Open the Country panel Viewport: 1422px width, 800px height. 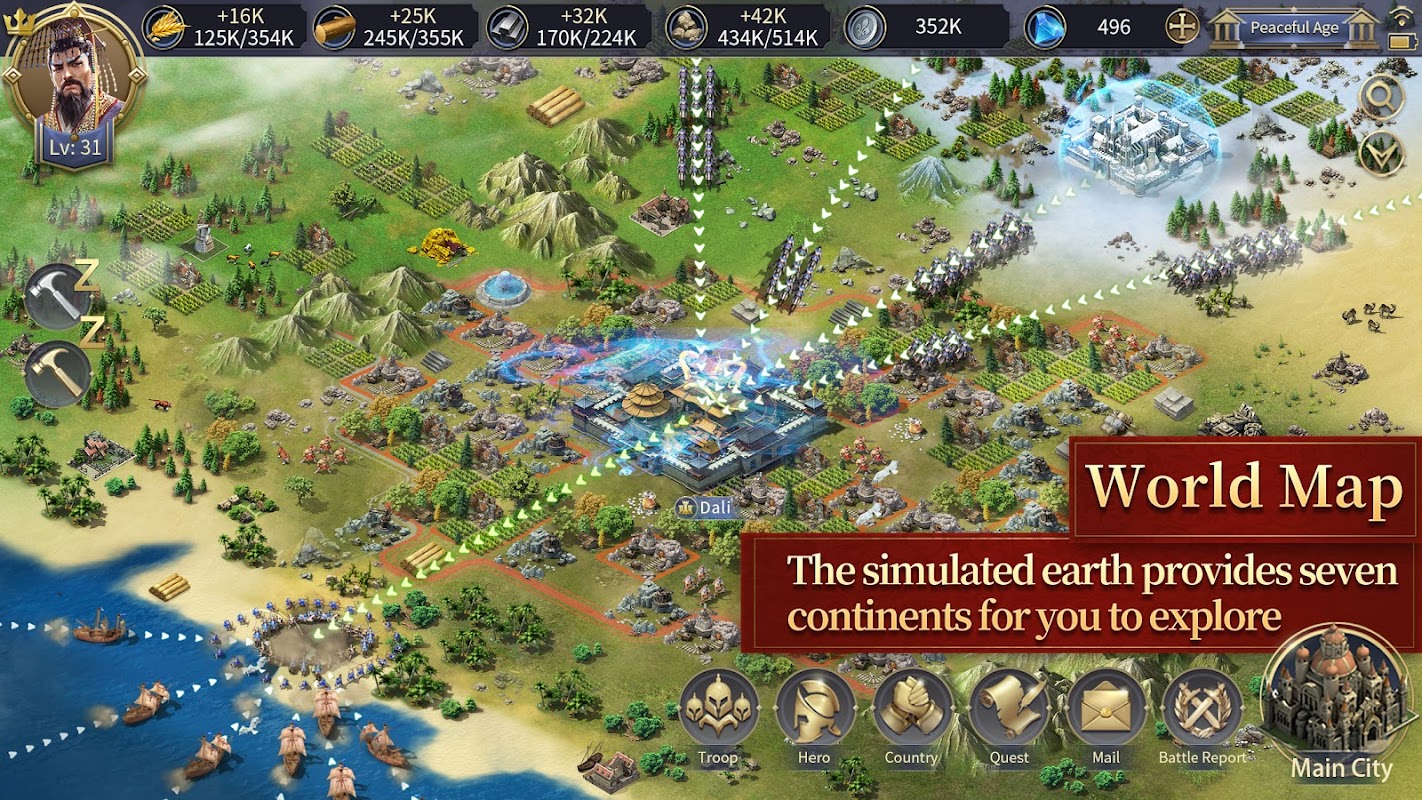(911, 712)
